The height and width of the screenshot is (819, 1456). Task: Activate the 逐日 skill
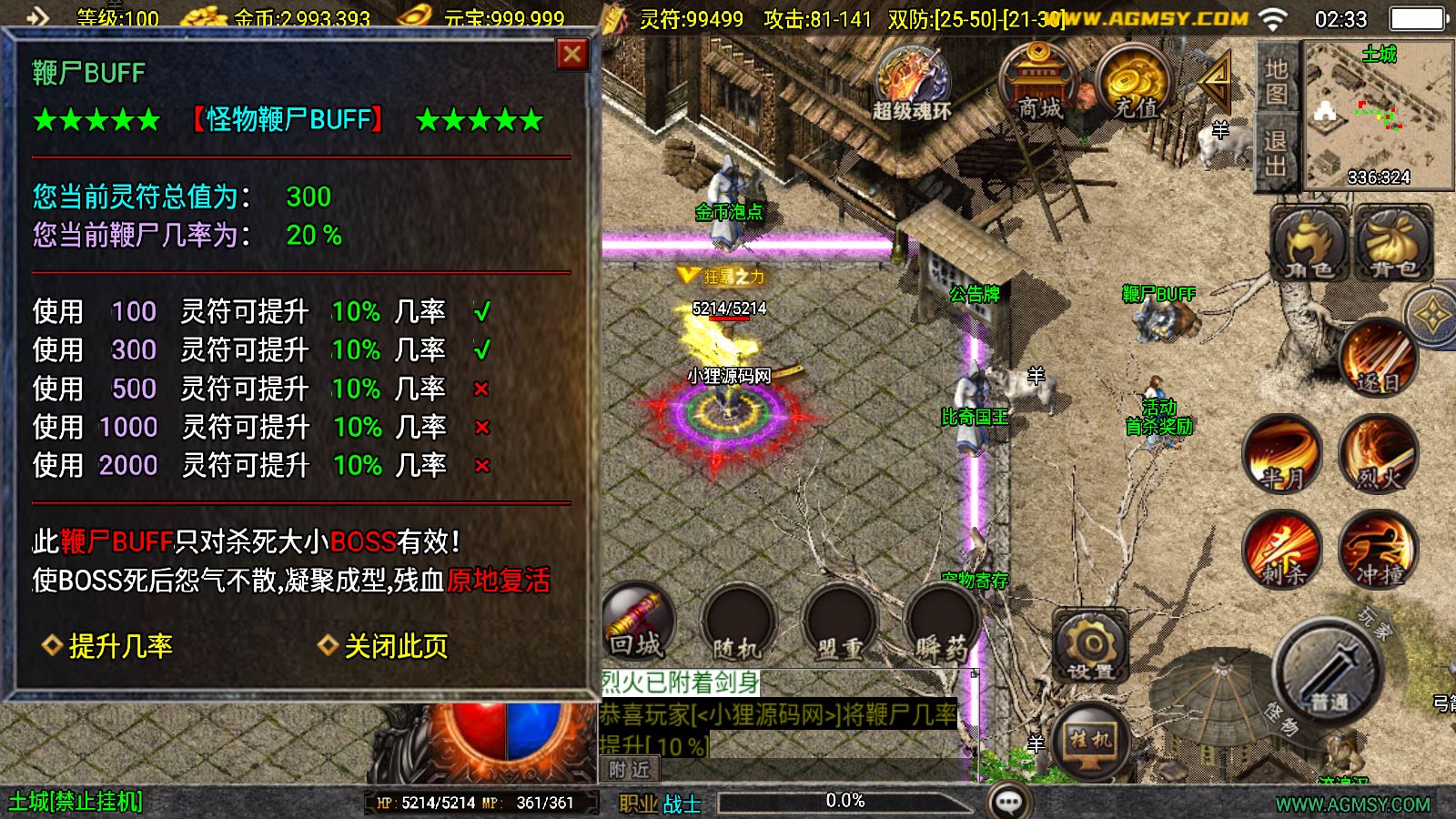[x=1376, y=359]
